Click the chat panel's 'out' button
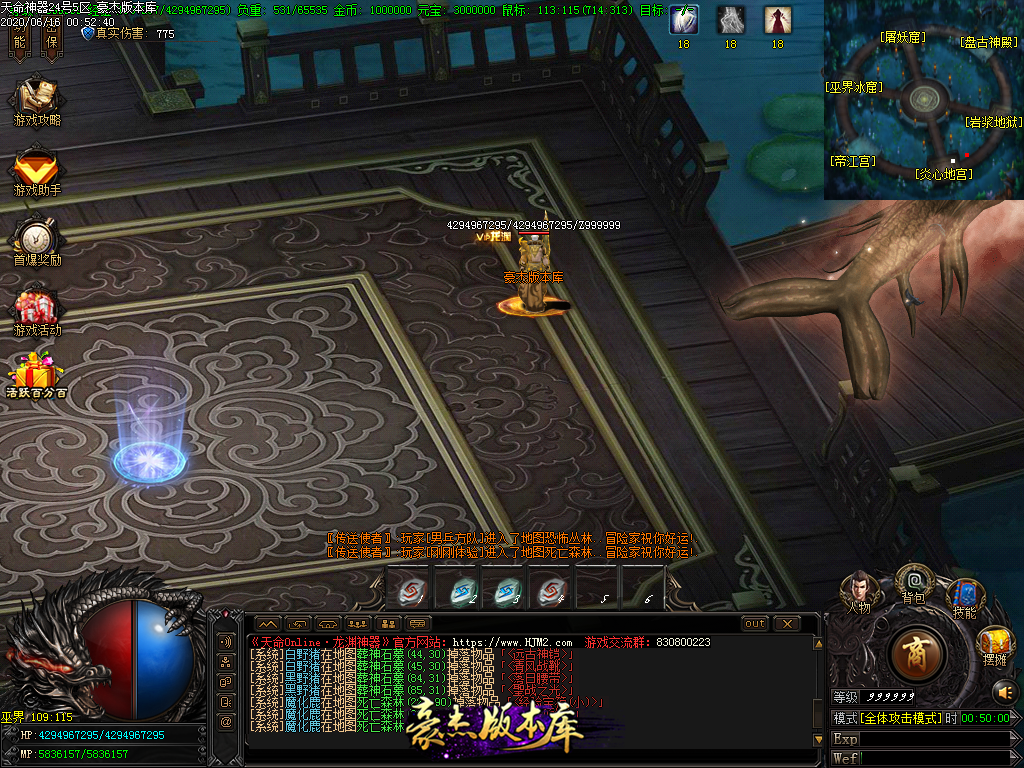The image size is (1024, 768). point(755,623)
